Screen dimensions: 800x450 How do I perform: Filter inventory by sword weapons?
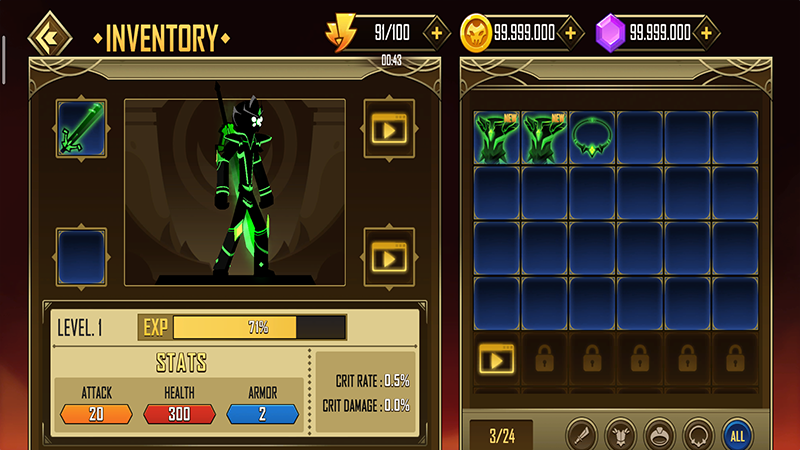pos(583,434)
